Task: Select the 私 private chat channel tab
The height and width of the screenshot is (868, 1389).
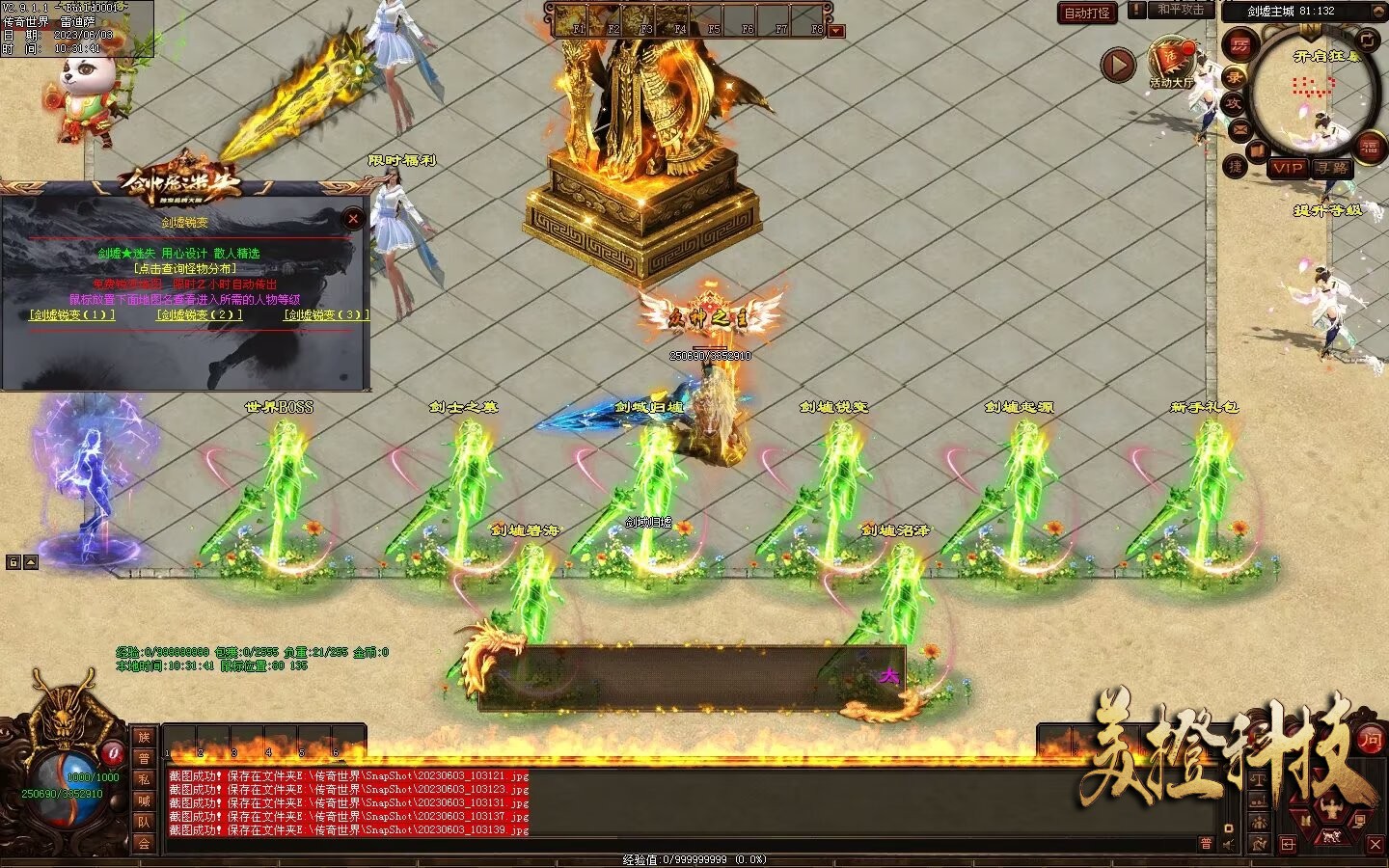Action: coord(144,779)
